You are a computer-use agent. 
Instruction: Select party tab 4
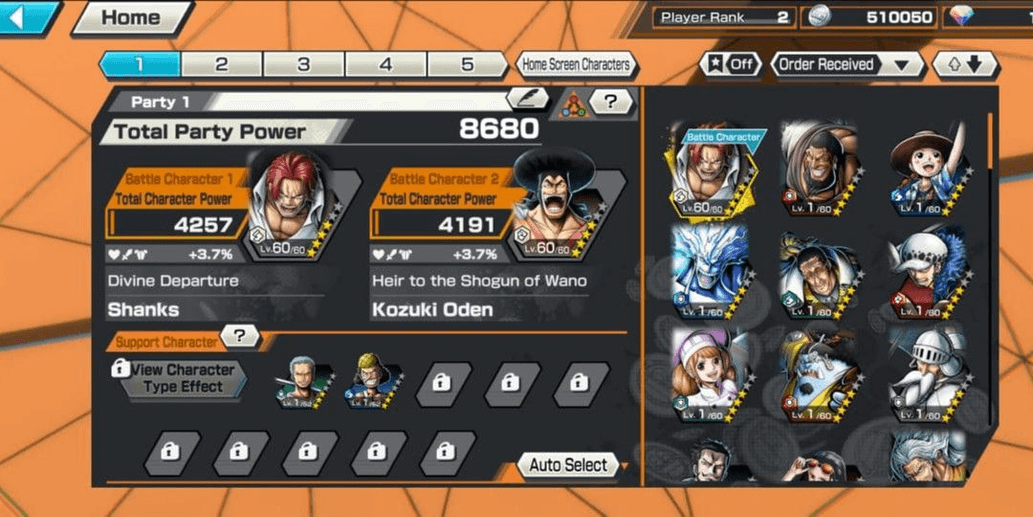(x=386, y=65)
